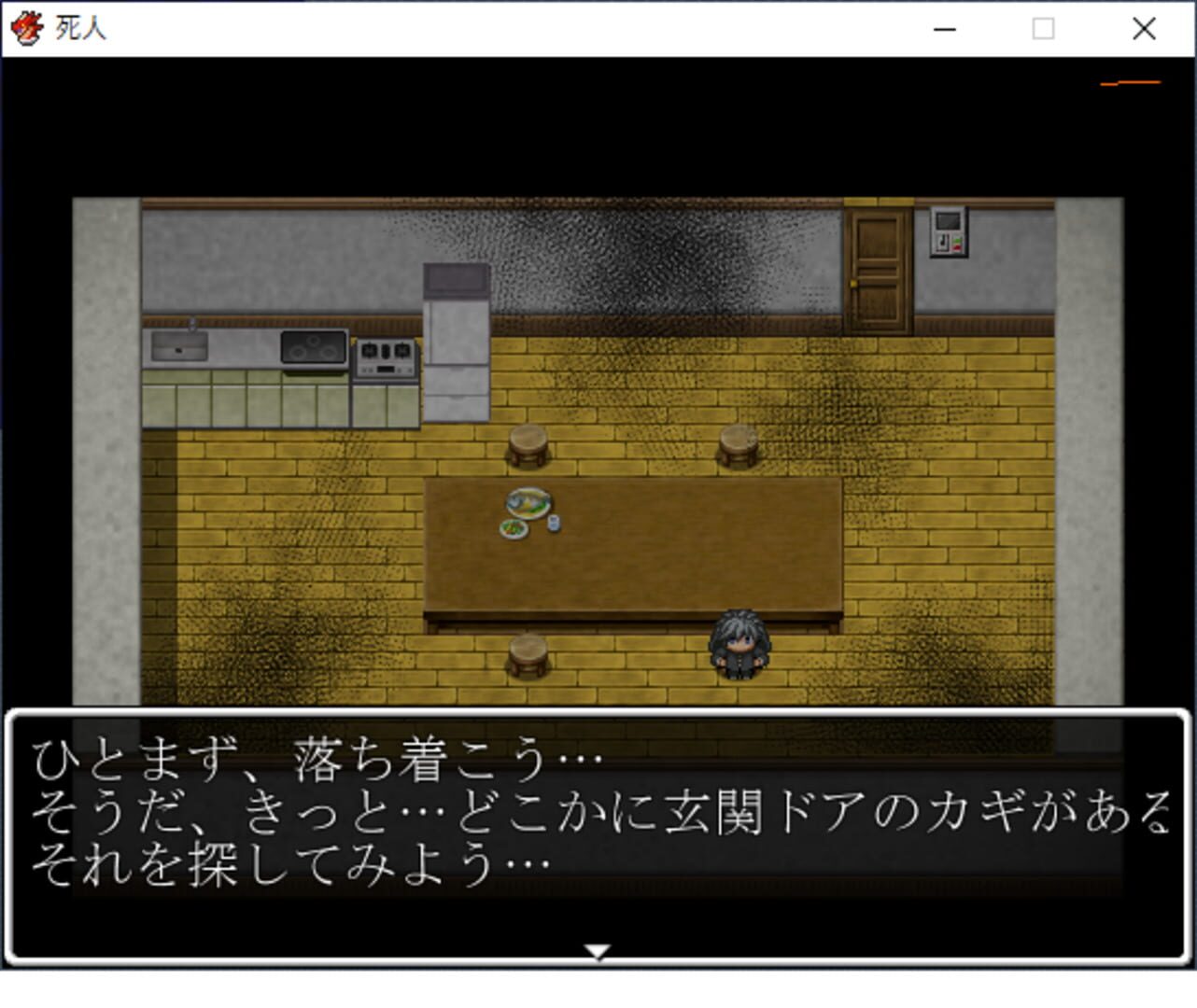Screen dimensions: 1197x1008
Task: Click the red intercom hang-up indicator
Action: (x=956, y=248)
